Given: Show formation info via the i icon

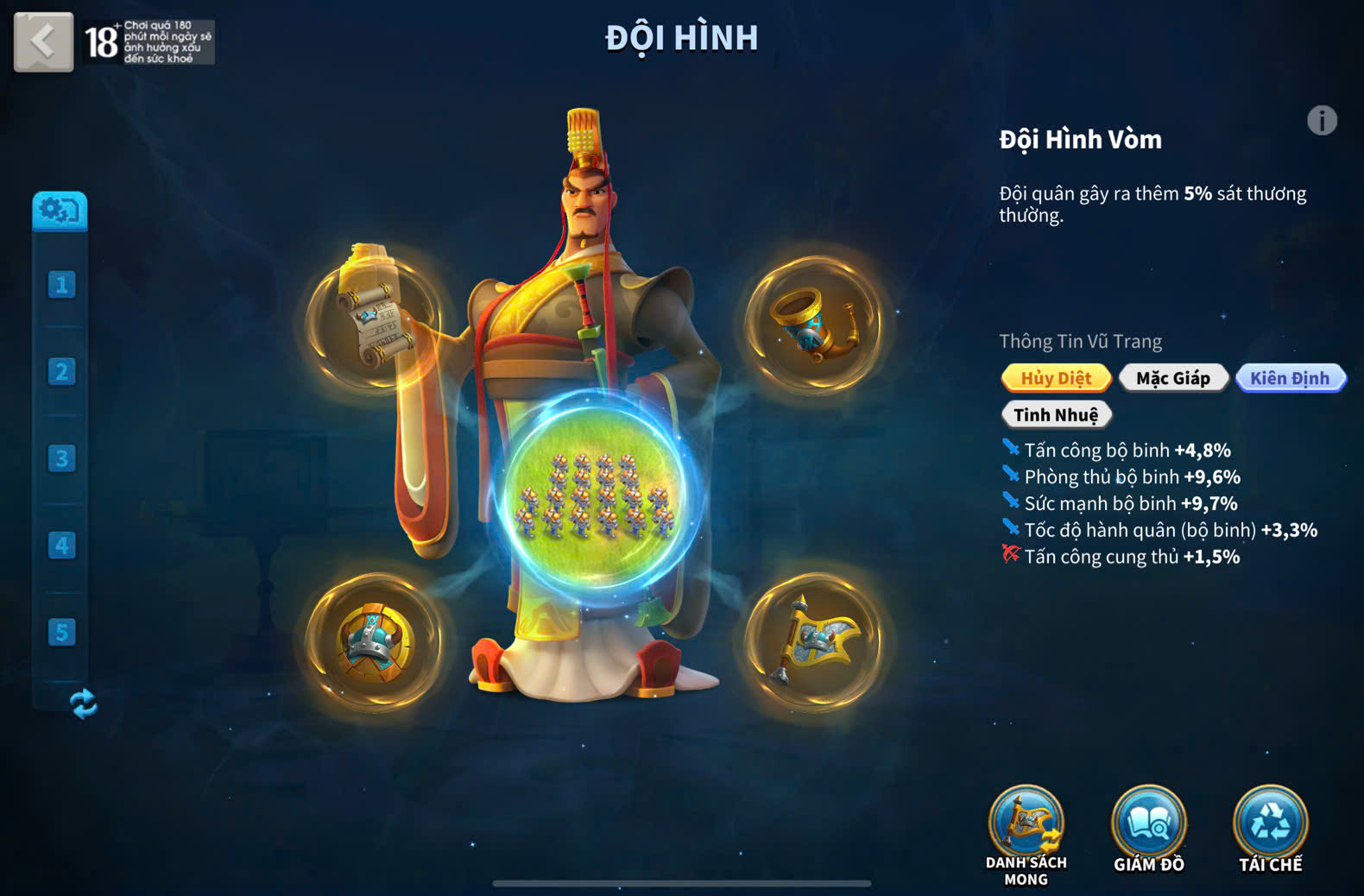Looking at the screenshot, I should 1321,121.
